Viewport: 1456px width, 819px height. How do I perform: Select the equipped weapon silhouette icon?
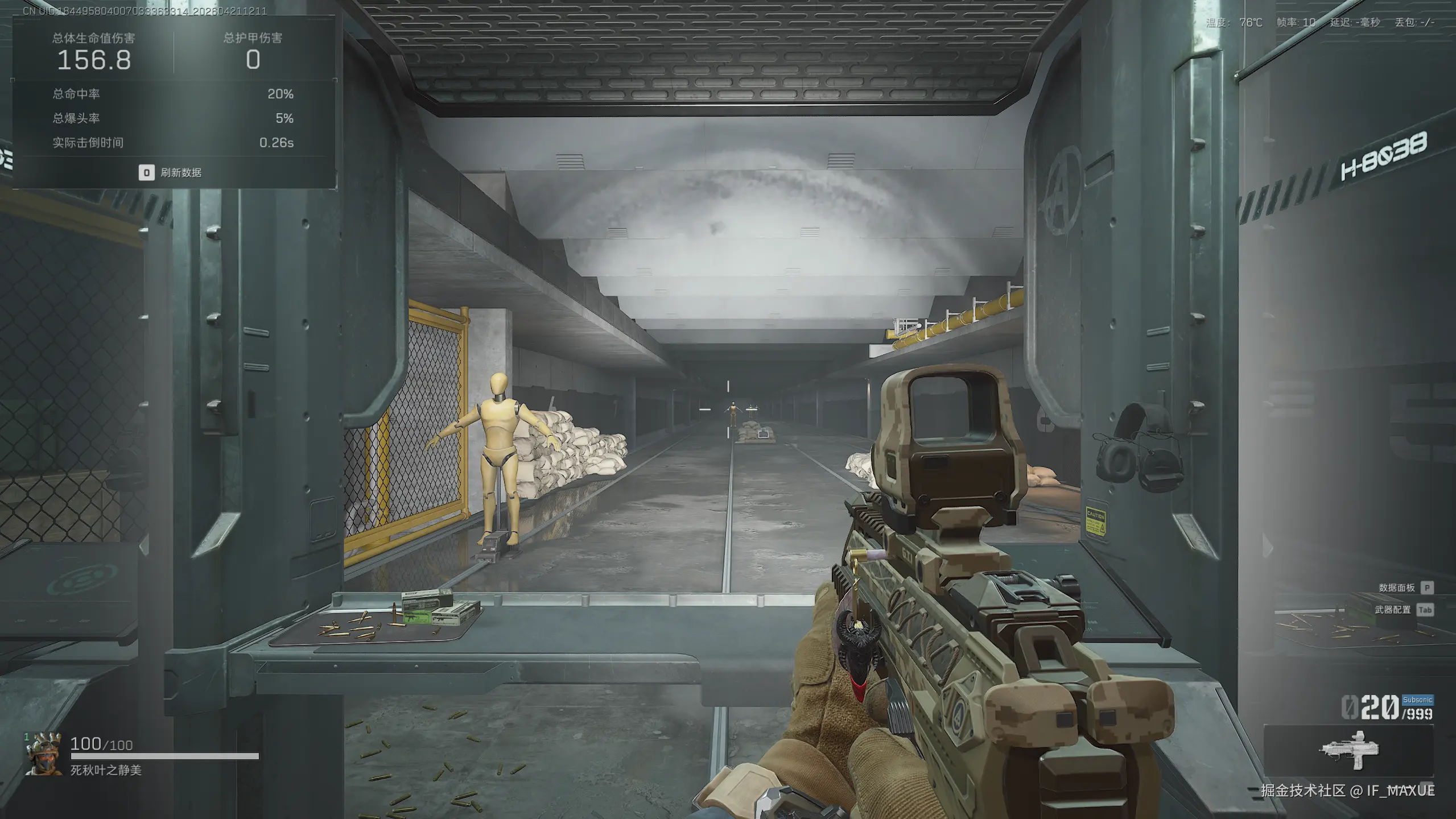1349,750
